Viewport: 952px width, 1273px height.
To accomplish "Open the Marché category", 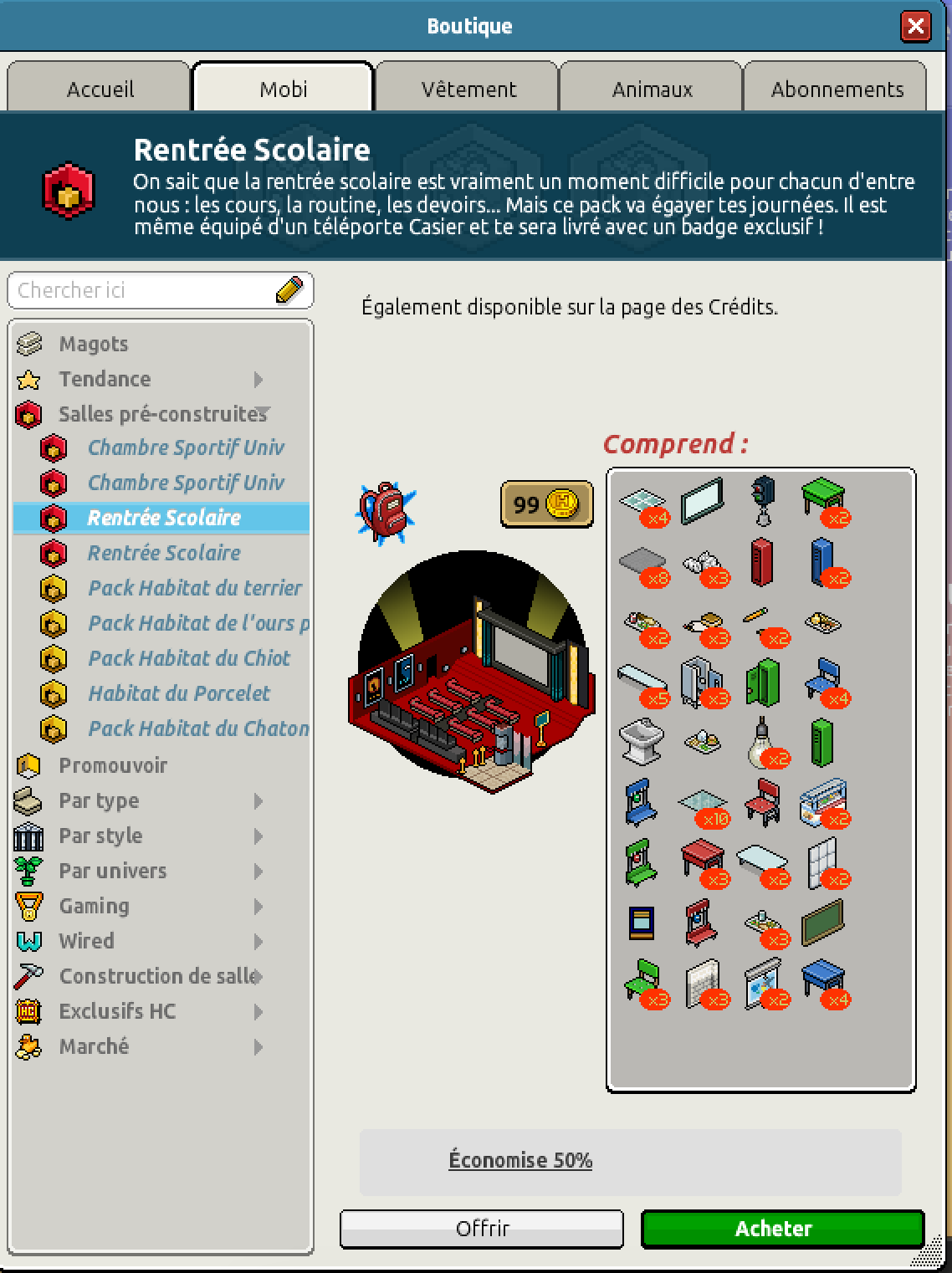I will pos(94,1046).
